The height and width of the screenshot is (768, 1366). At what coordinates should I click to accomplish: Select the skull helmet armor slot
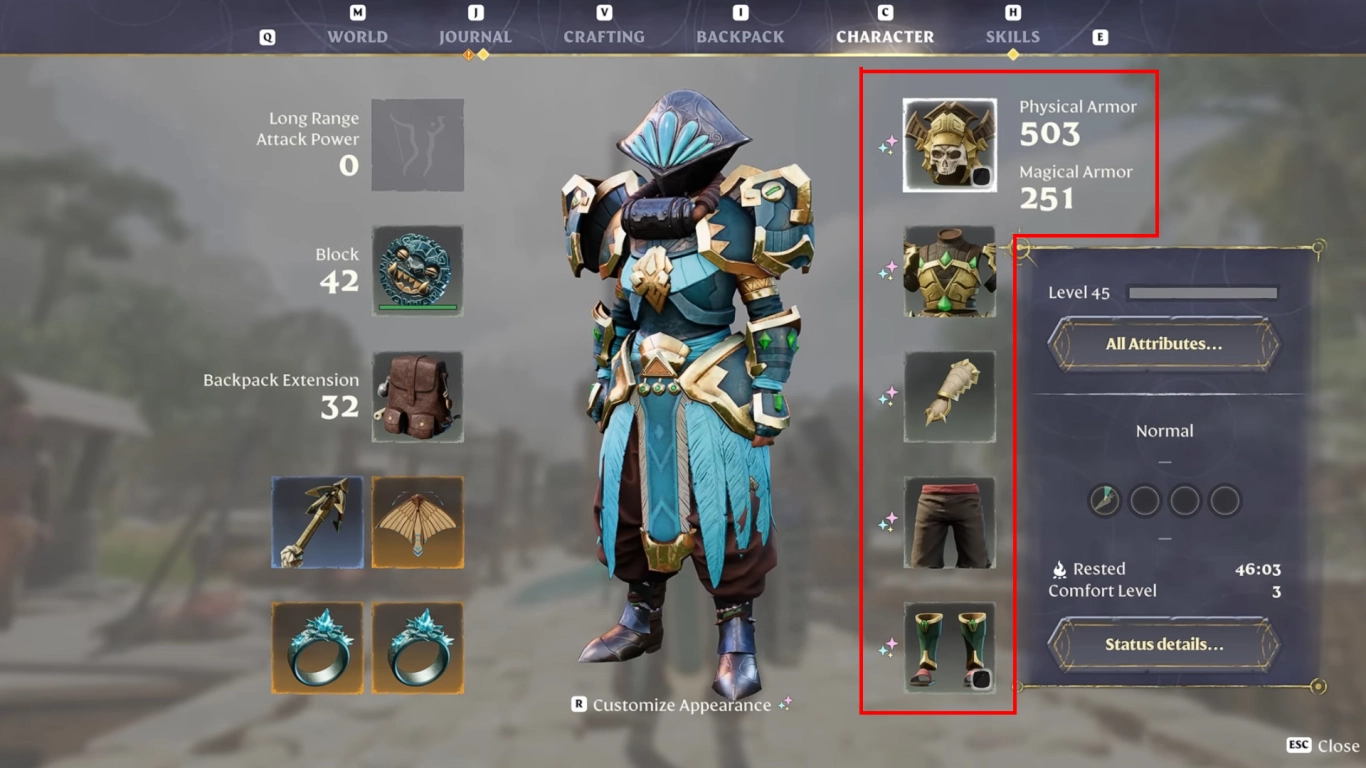(947, 145)
